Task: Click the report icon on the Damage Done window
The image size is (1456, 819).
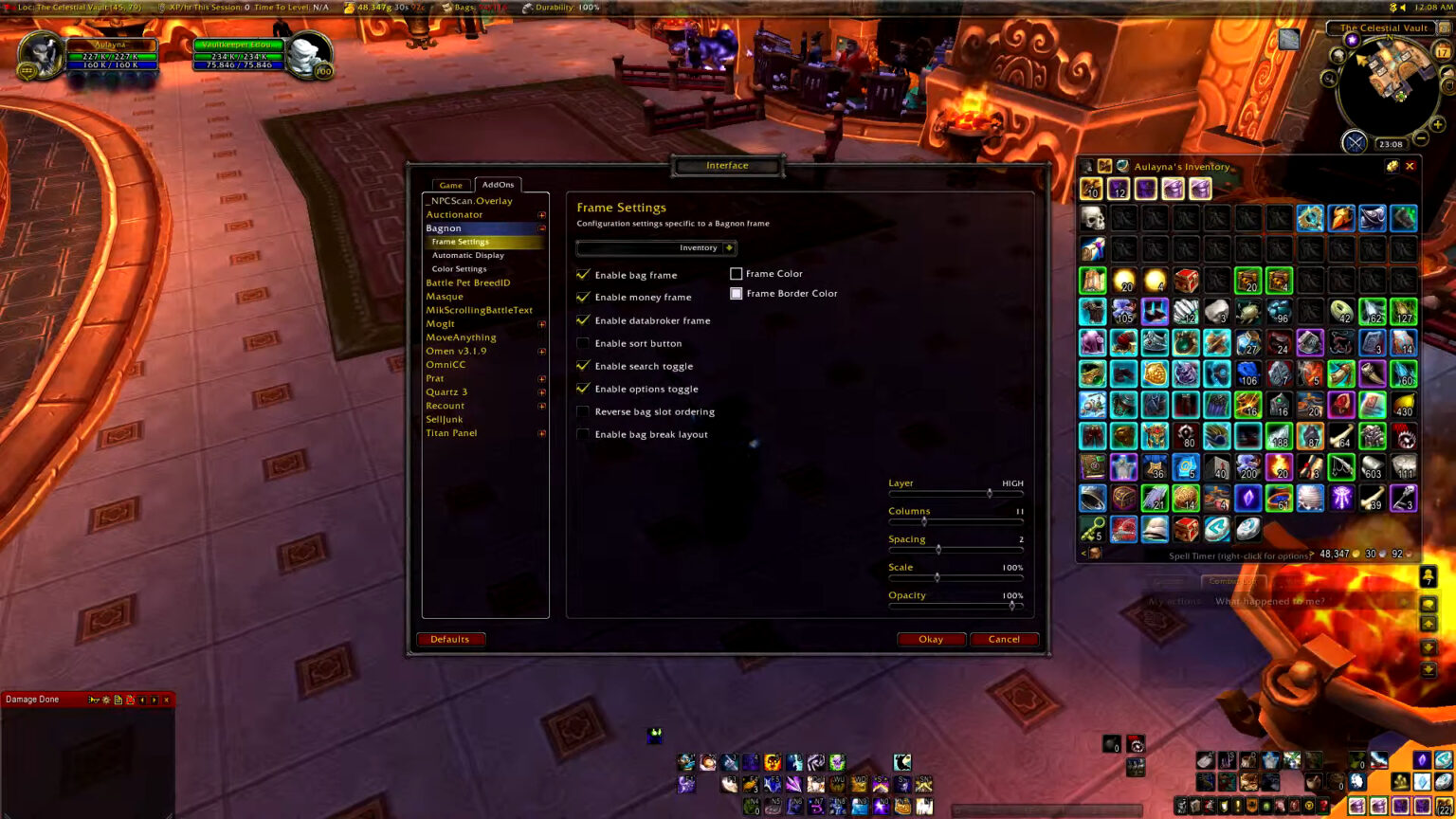Action: (118, 700)
